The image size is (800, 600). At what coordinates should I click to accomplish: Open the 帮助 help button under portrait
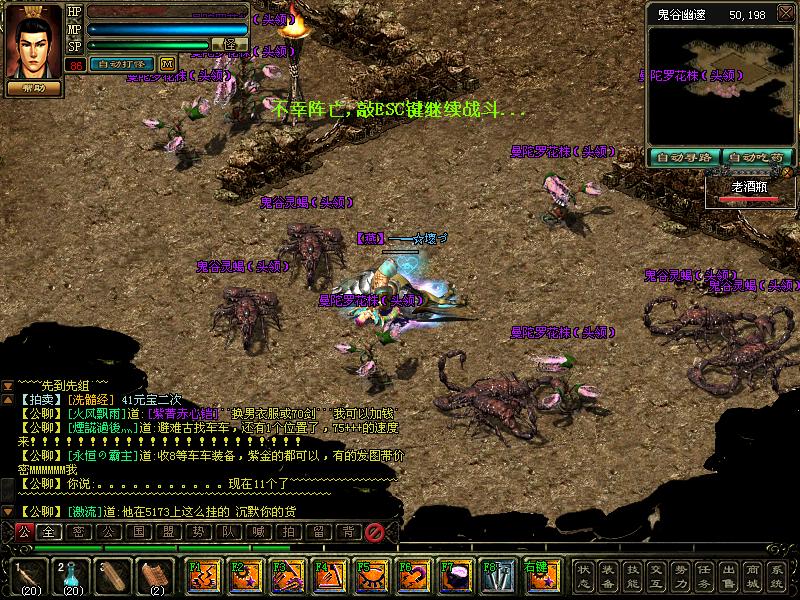point(33,88)
